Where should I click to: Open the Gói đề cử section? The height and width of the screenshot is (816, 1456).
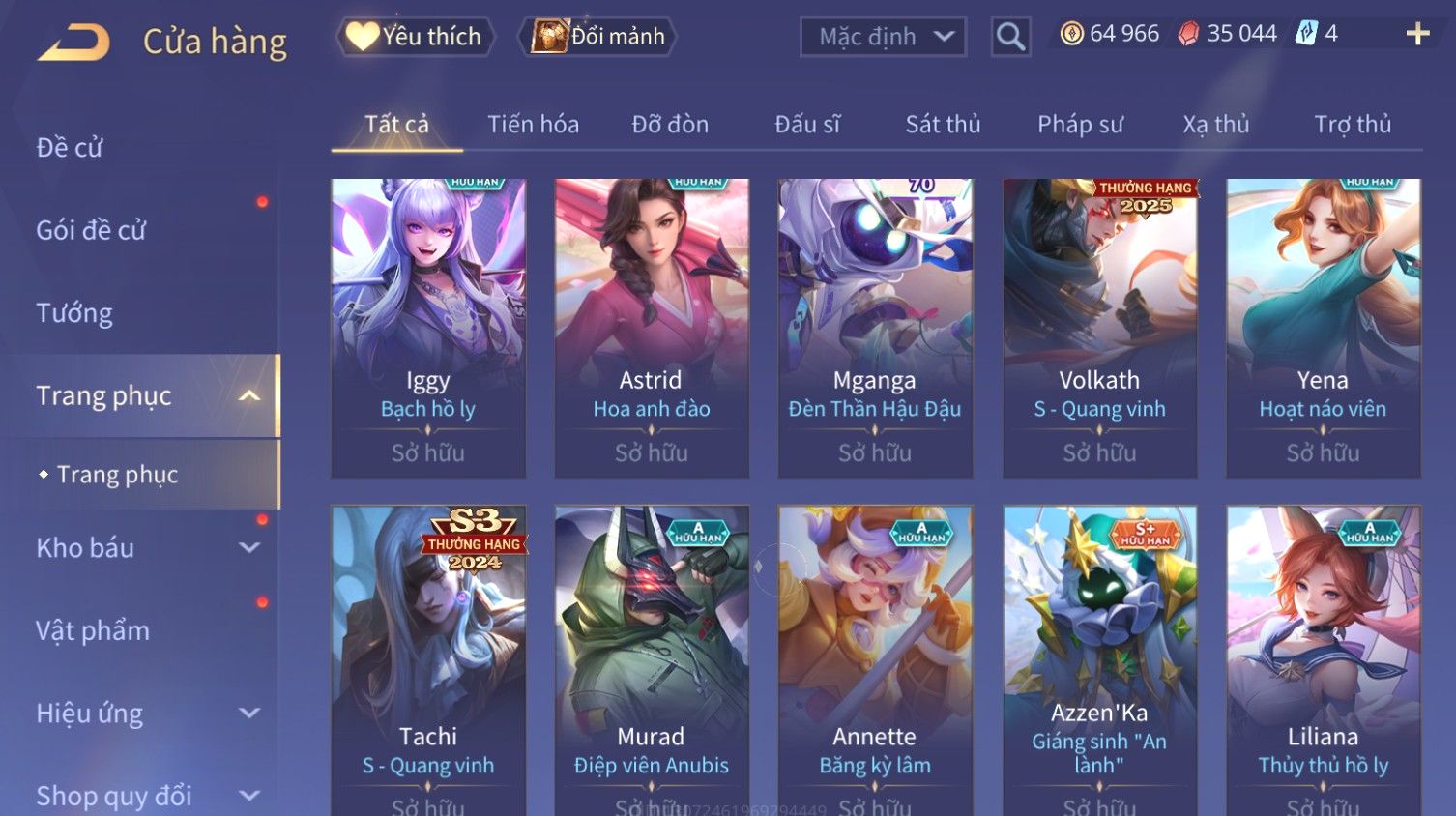point(91,230)
